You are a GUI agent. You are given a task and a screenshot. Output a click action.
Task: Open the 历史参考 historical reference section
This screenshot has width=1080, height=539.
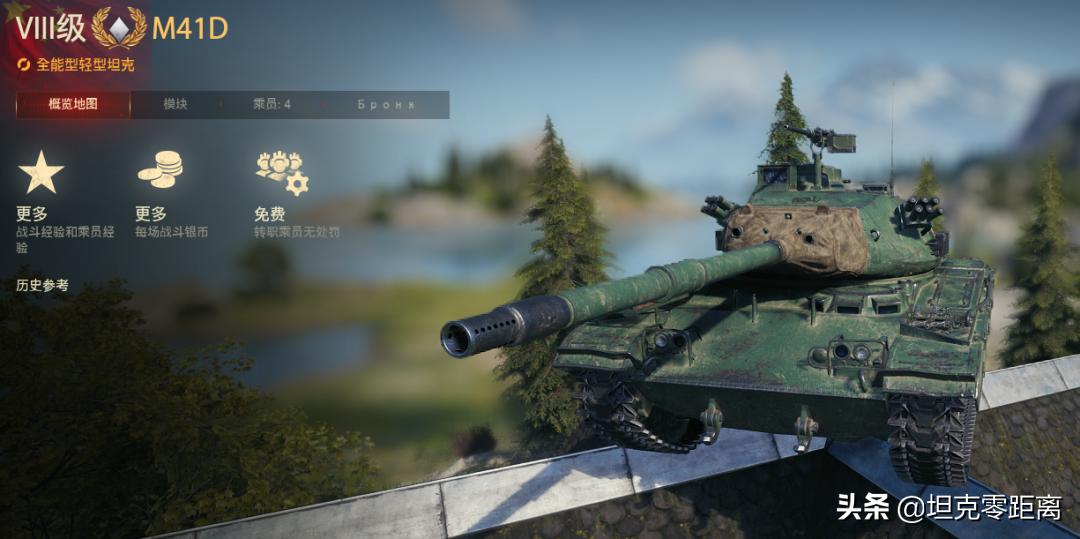(x=43, y=286)
